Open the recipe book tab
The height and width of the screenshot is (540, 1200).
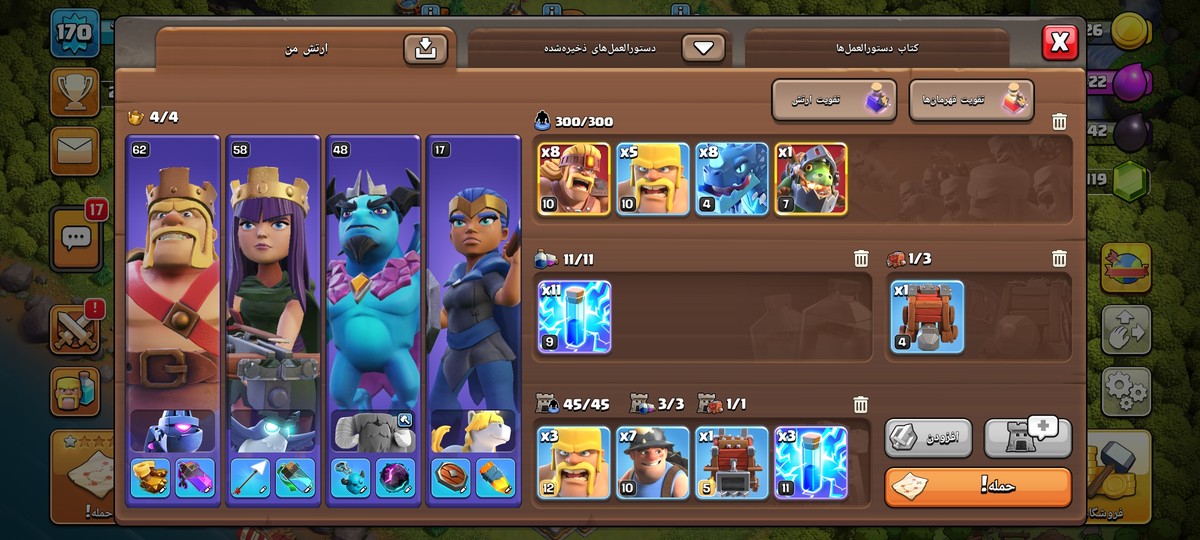[877, 47]
